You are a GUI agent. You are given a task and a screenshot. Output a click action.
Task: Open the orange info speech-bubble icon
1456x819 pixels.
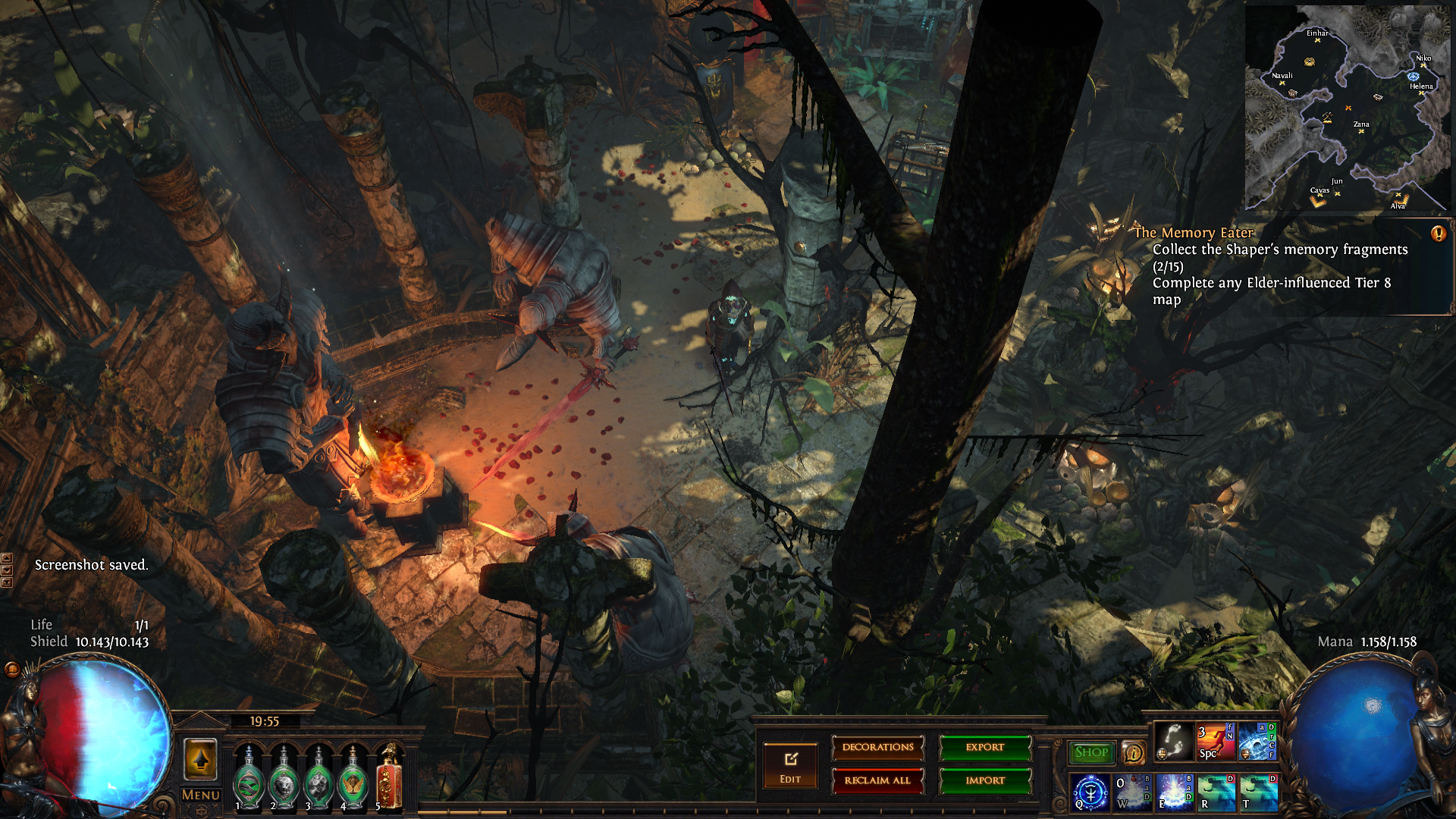pos(1134,753)
